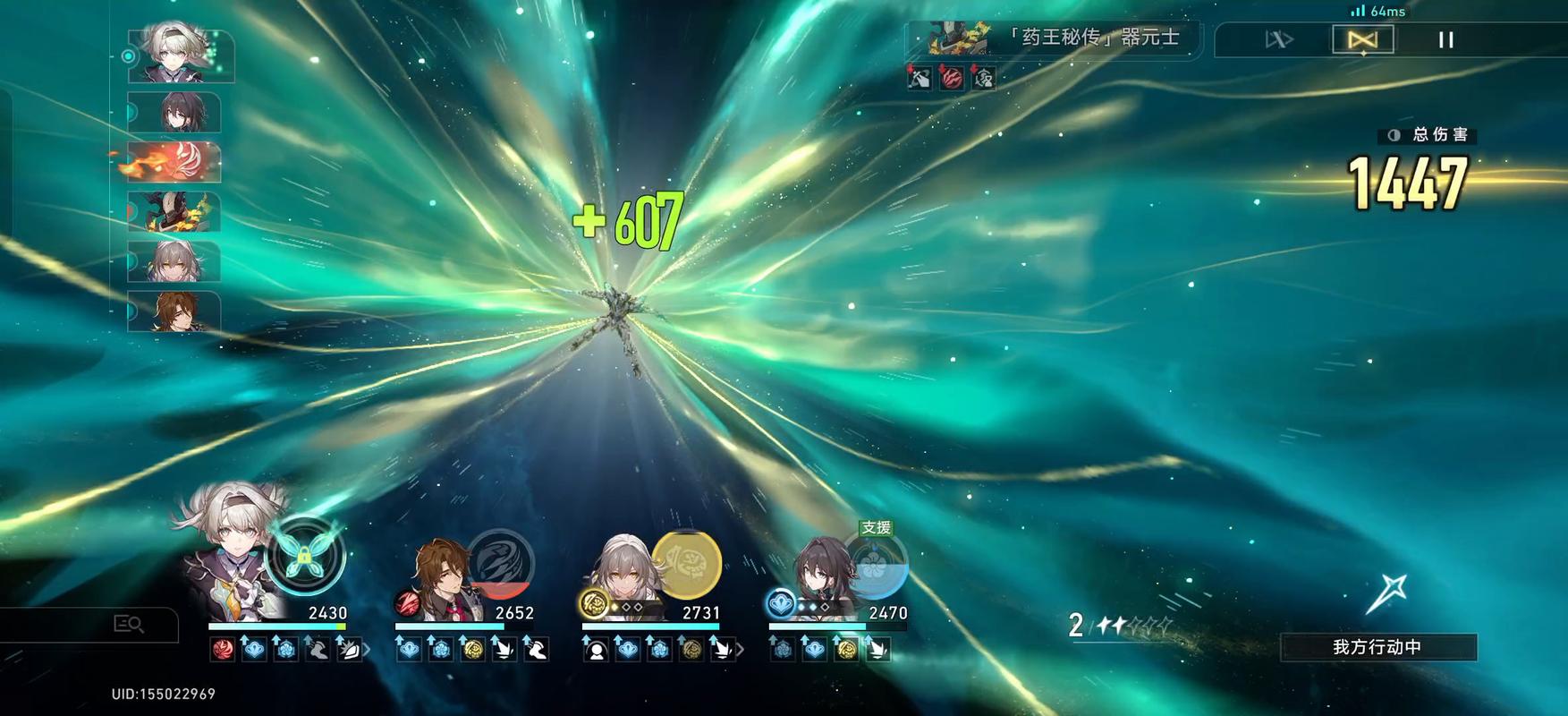The width and height of the screenshot is (1568, 716).
Task: Expand Firefly's buff list arrow
Action: [367, 650]
